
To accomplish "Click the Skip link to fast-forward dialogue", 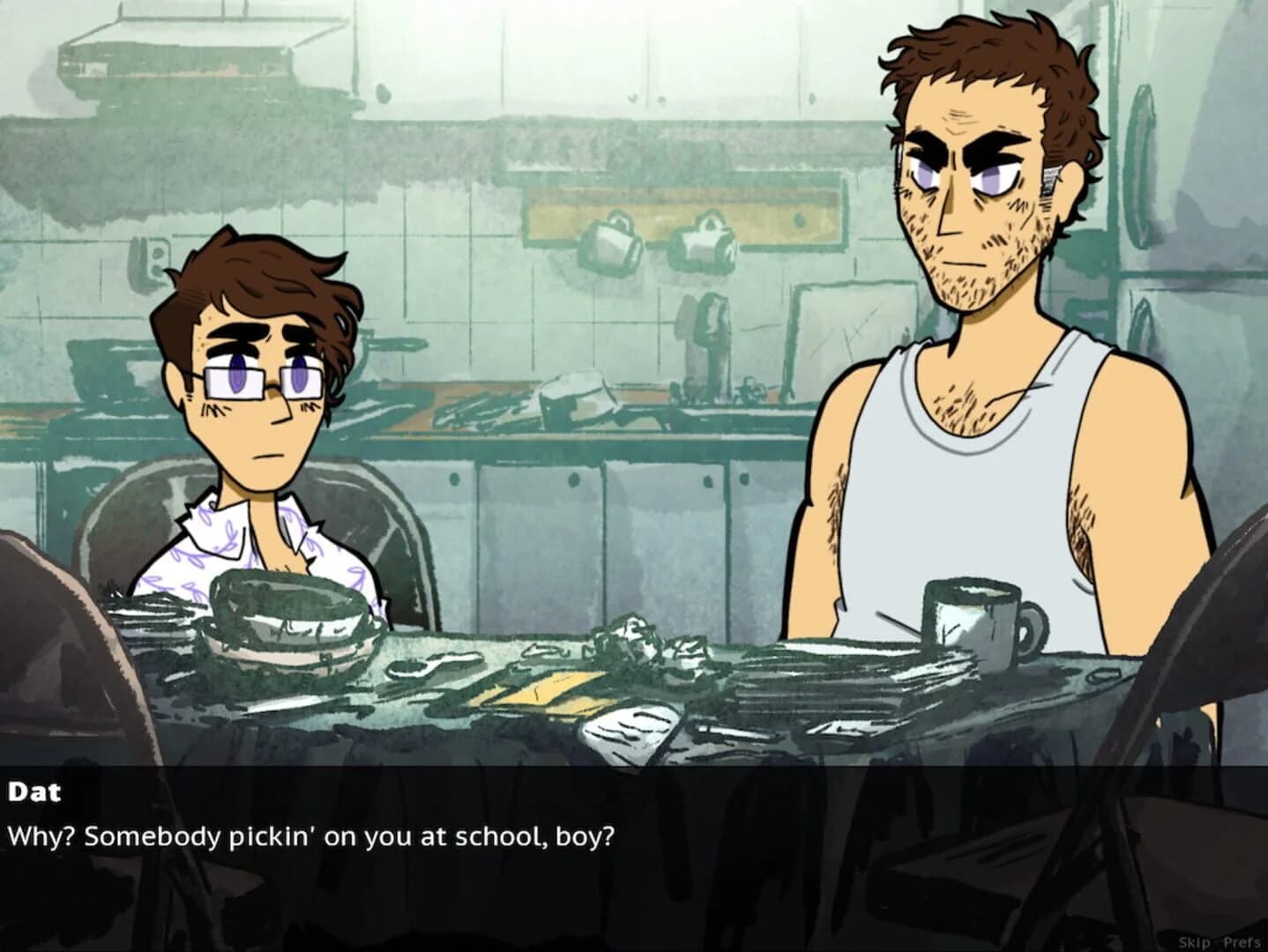I will 1192,941.
